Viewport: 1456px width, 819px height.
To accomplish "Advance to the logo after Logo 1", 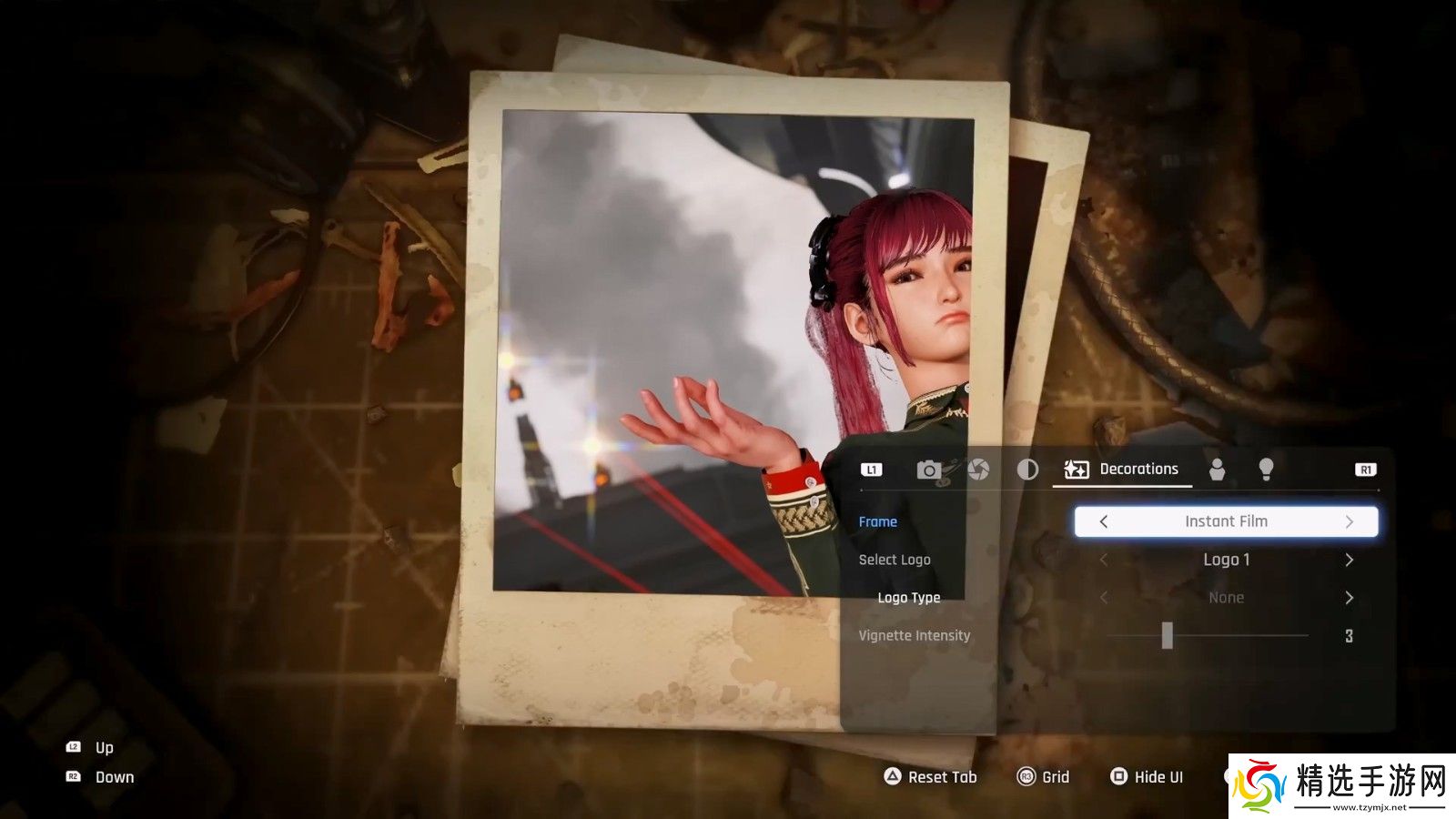I will click(1350, 560).
